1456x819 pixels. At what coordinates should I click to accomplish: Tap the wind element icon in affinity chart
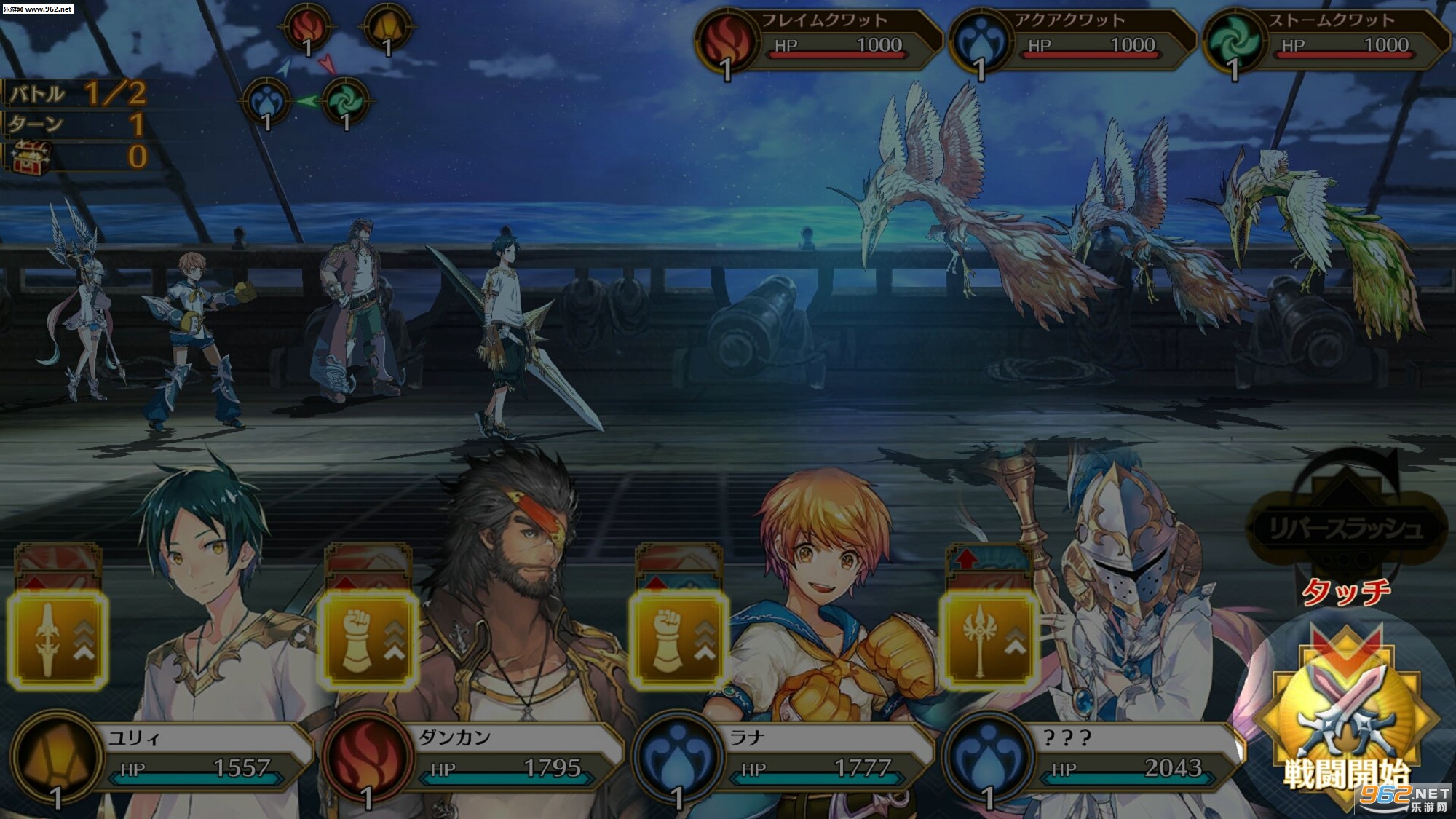tap(345, 102)
